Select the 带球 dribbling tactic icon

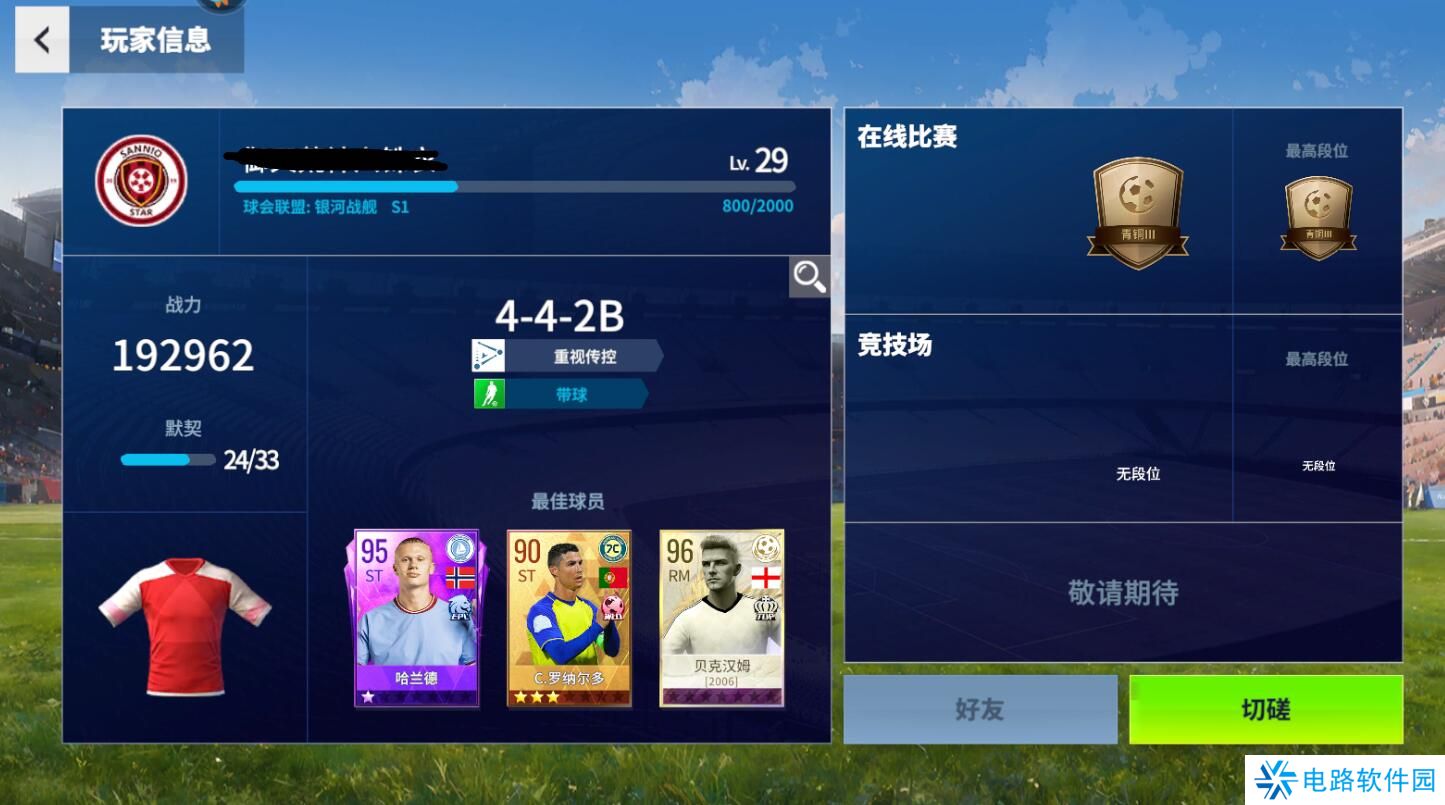[x=487, y=393]
